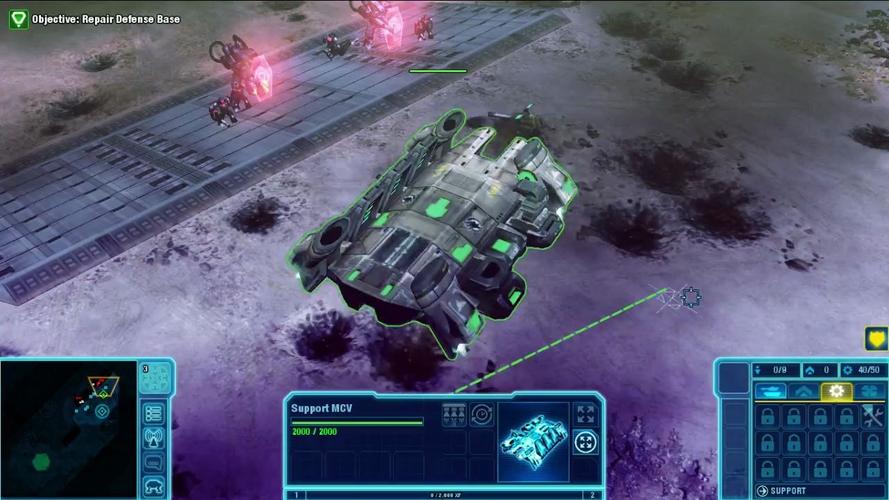The image size is (889, 500).
Task: Open the chat speech-bubble button
Action: coord(154,462)
